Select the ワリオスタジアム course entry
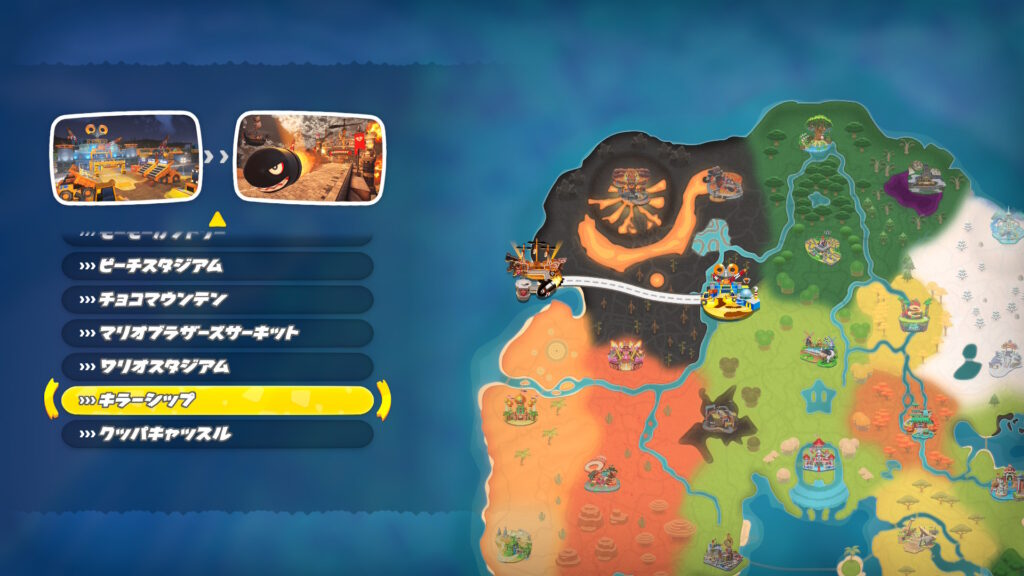 point(217,367)
